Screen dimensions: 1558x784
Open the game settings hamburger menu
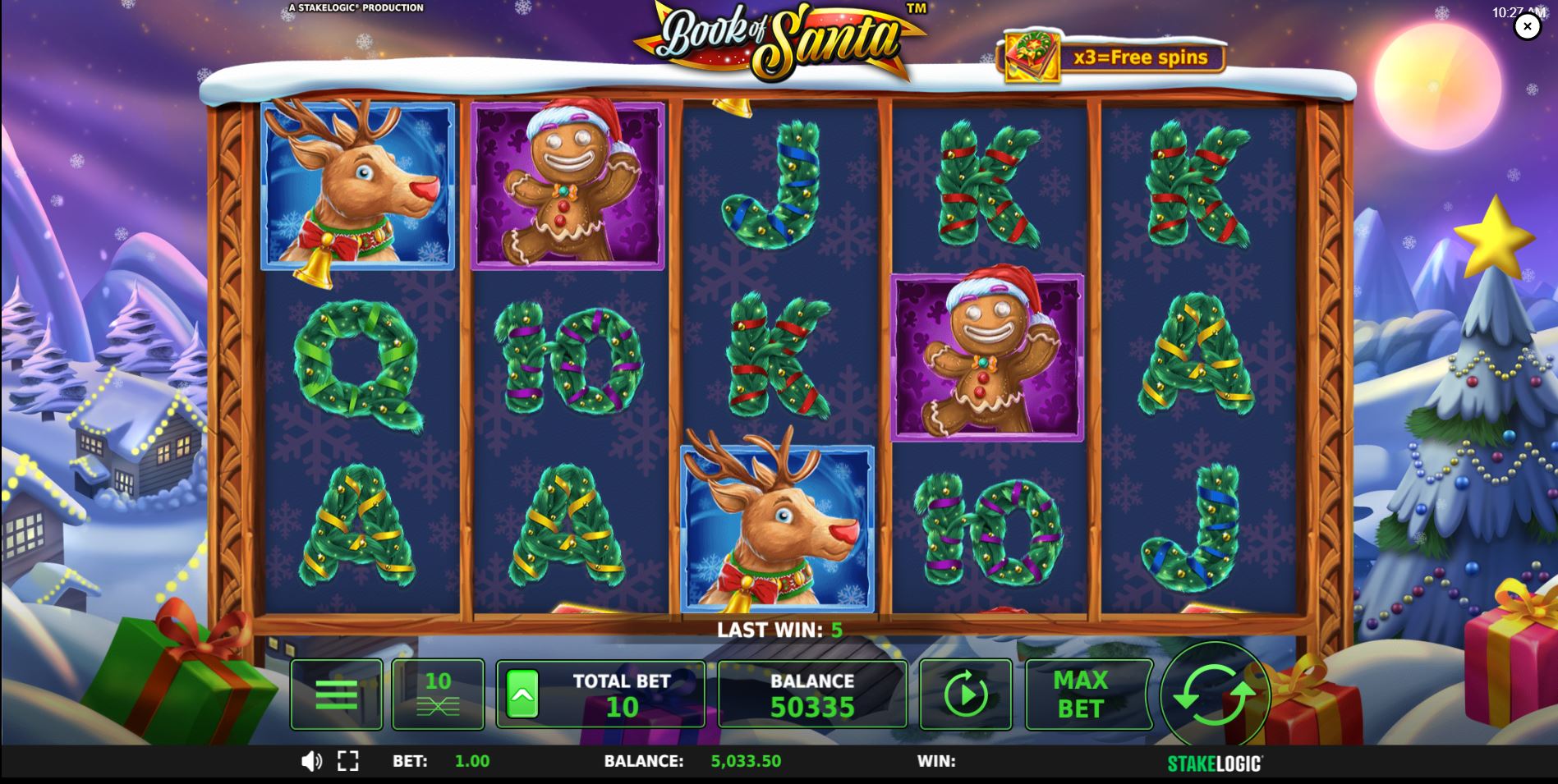tap(337, 694)
